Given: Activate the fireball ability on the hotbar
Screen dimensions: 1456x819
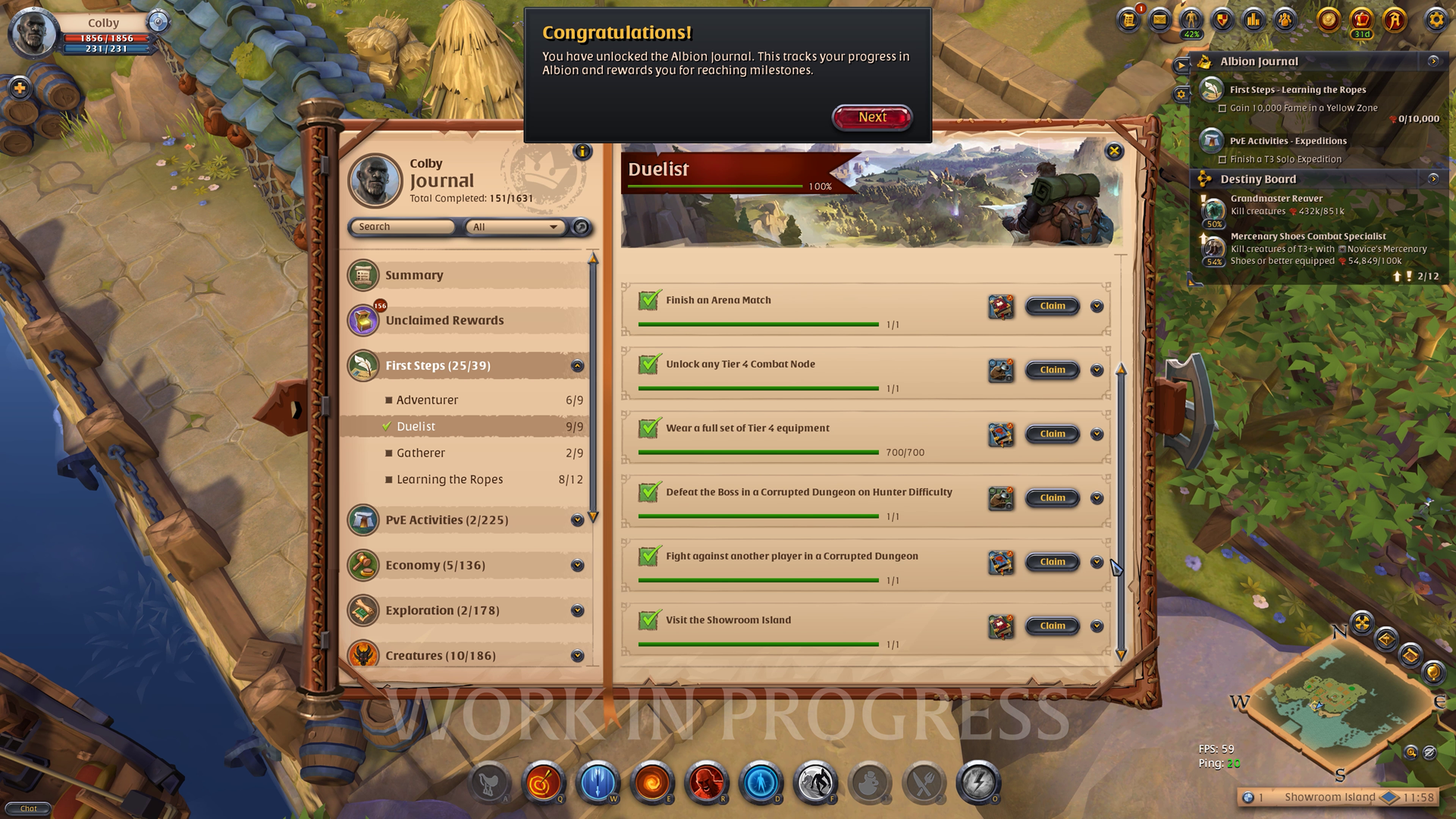Looking at the screenshot, I should point(652,782).
